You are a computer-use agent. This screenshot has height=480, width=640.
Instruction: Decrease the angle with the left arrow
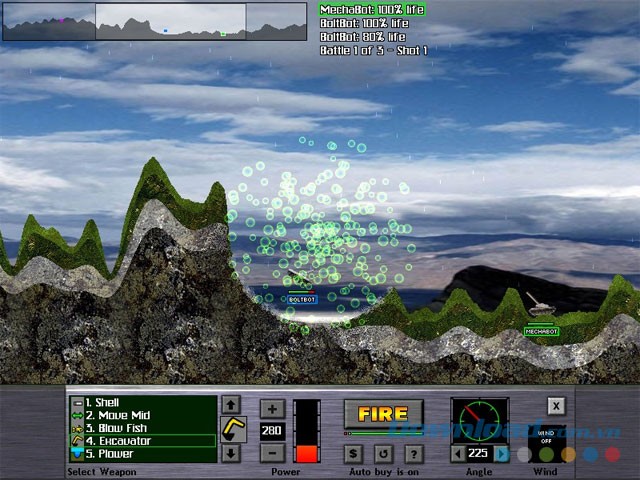pyautogui.click(x=458, y=453)
